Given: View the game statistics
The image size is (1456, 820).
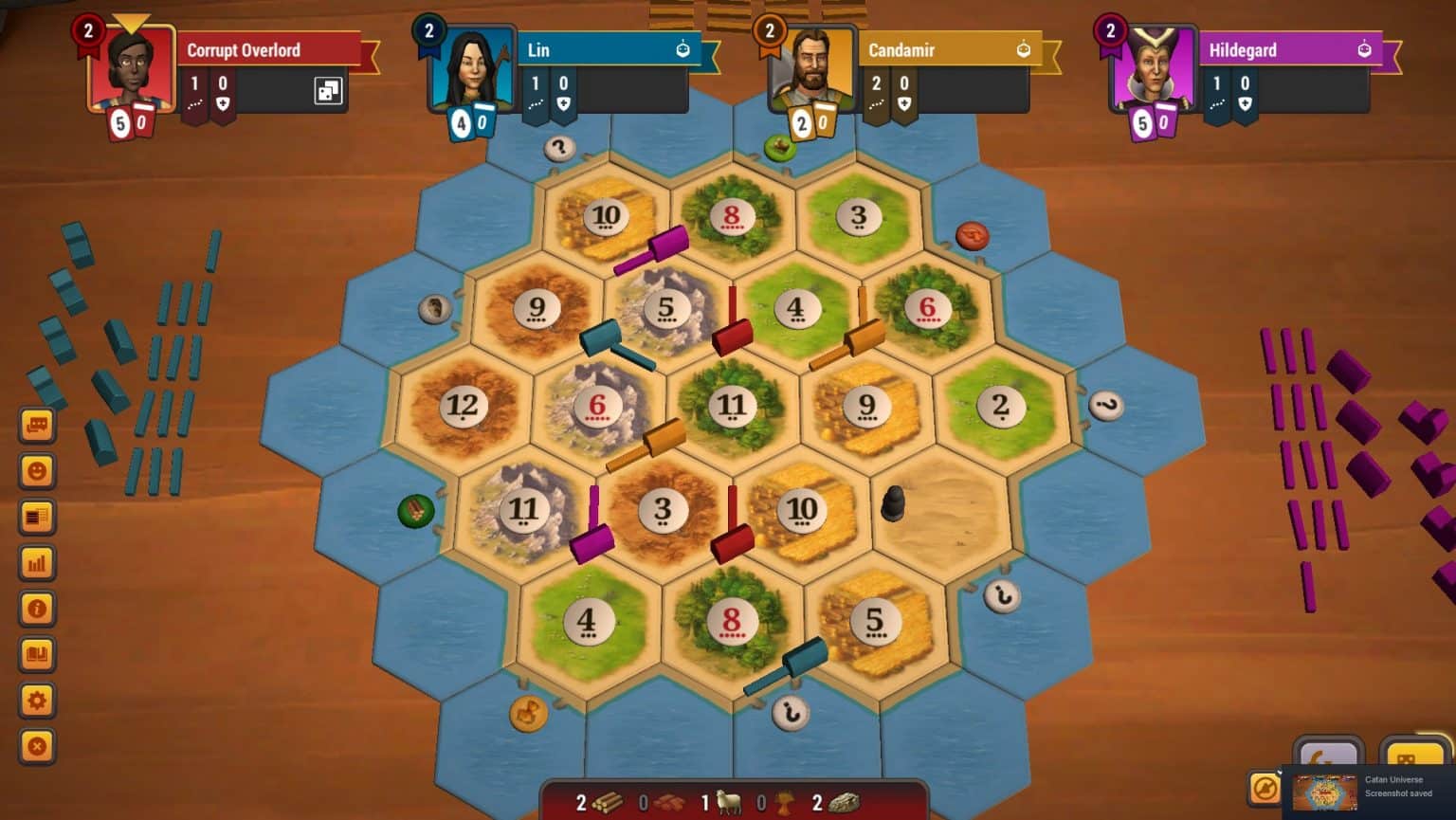Looking at the screenshot, I should [x=36, y=563].
